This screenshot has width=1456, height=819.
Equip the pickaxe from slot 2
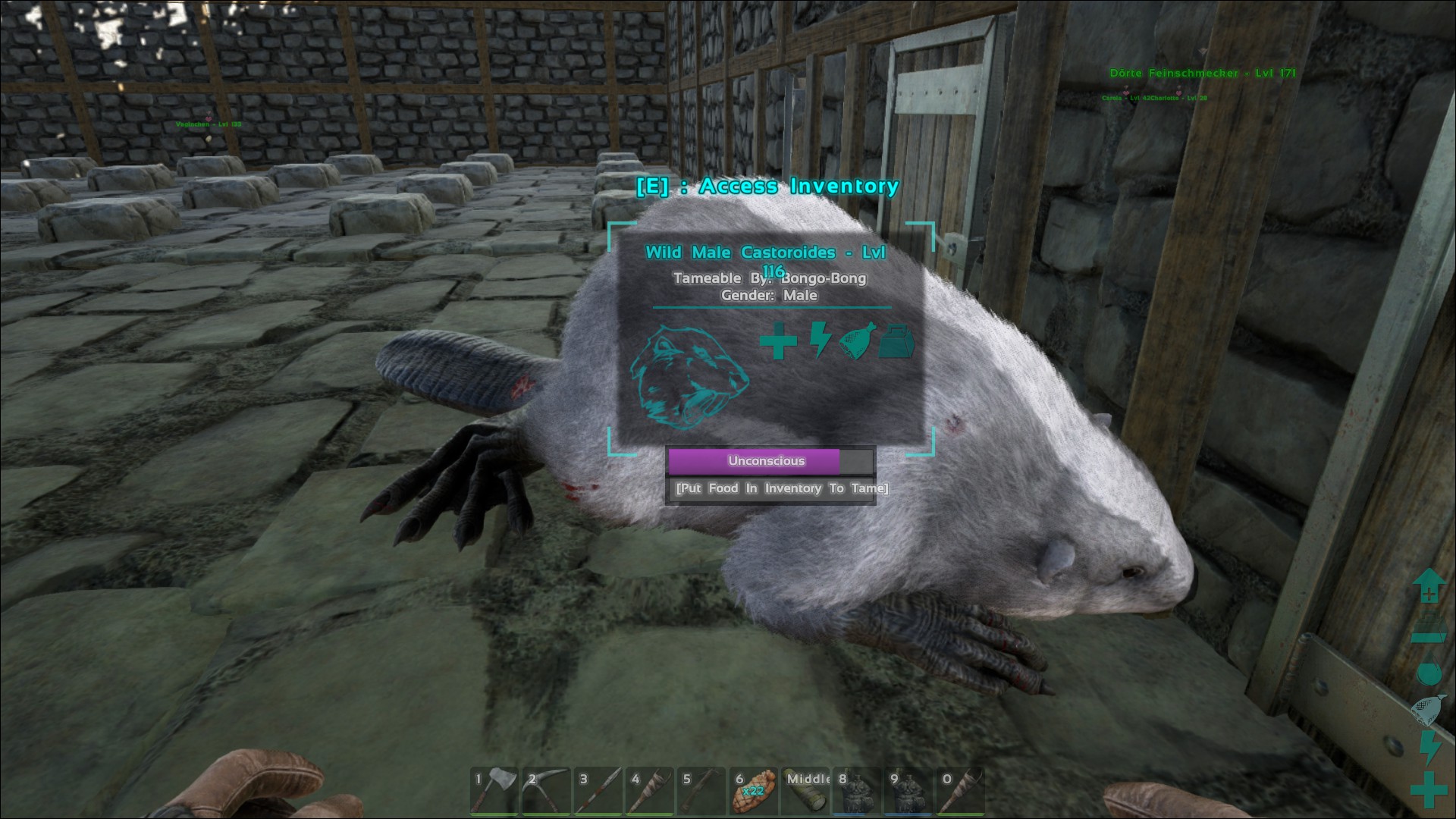point(546,790)
